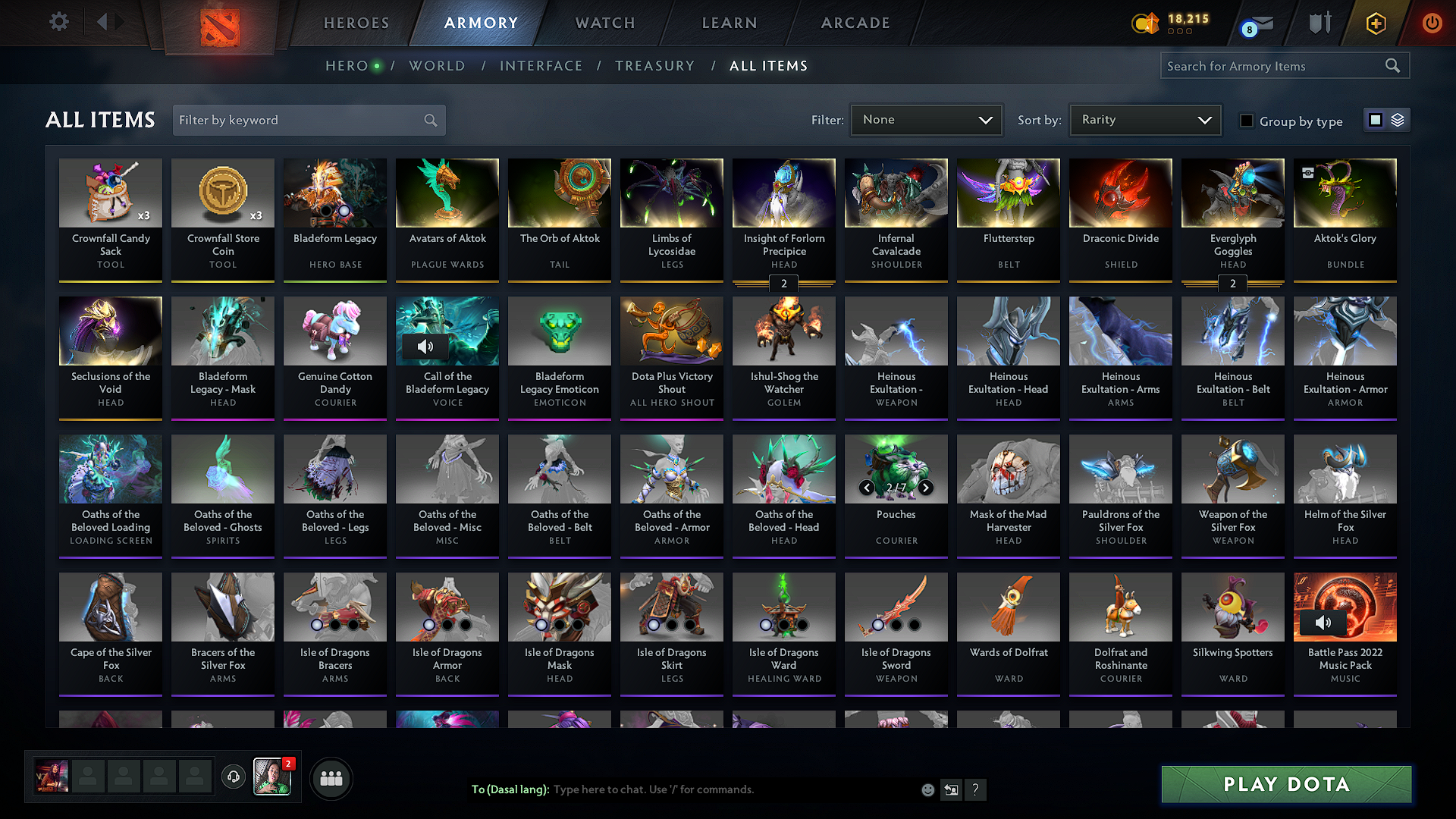Click the friends list group icon above chat
The image size is (1456, 819).
[330, 778]
